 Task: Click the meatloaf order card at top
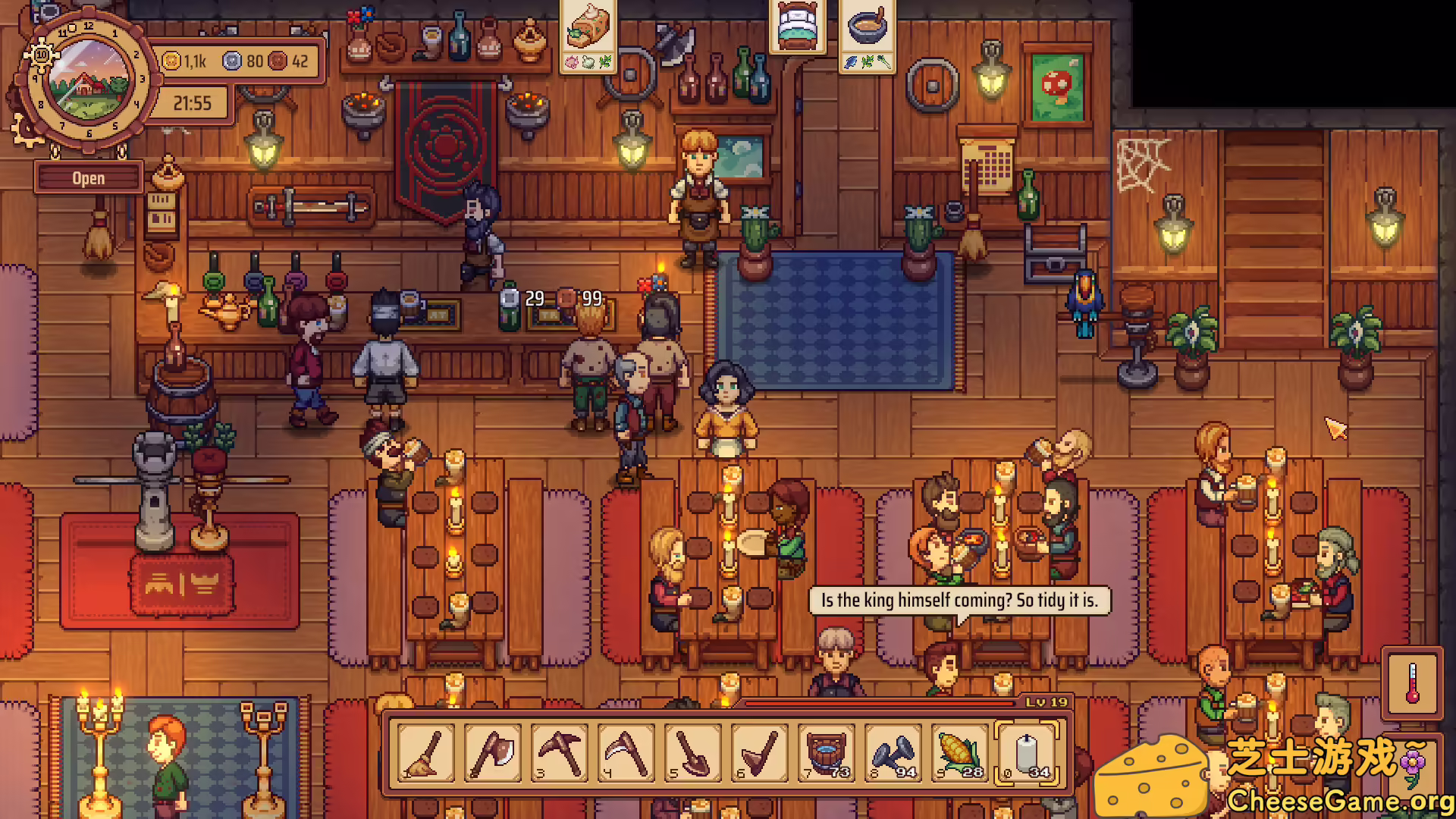click(588, 36)
